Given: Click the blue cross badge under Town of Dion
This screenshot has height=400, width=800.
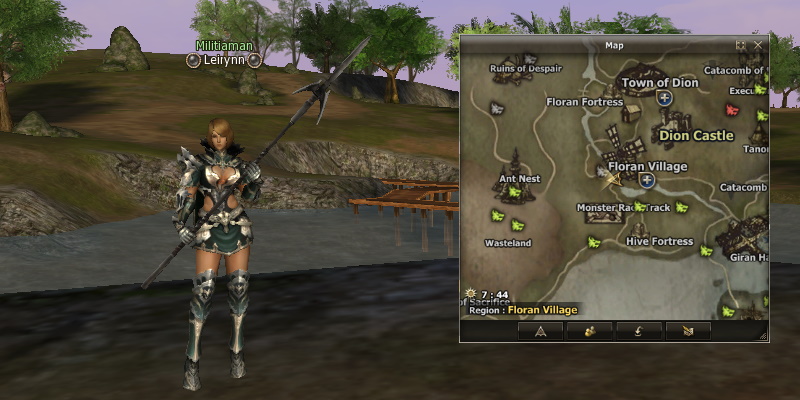Looking at the screenshot, I should pos(664,98).
